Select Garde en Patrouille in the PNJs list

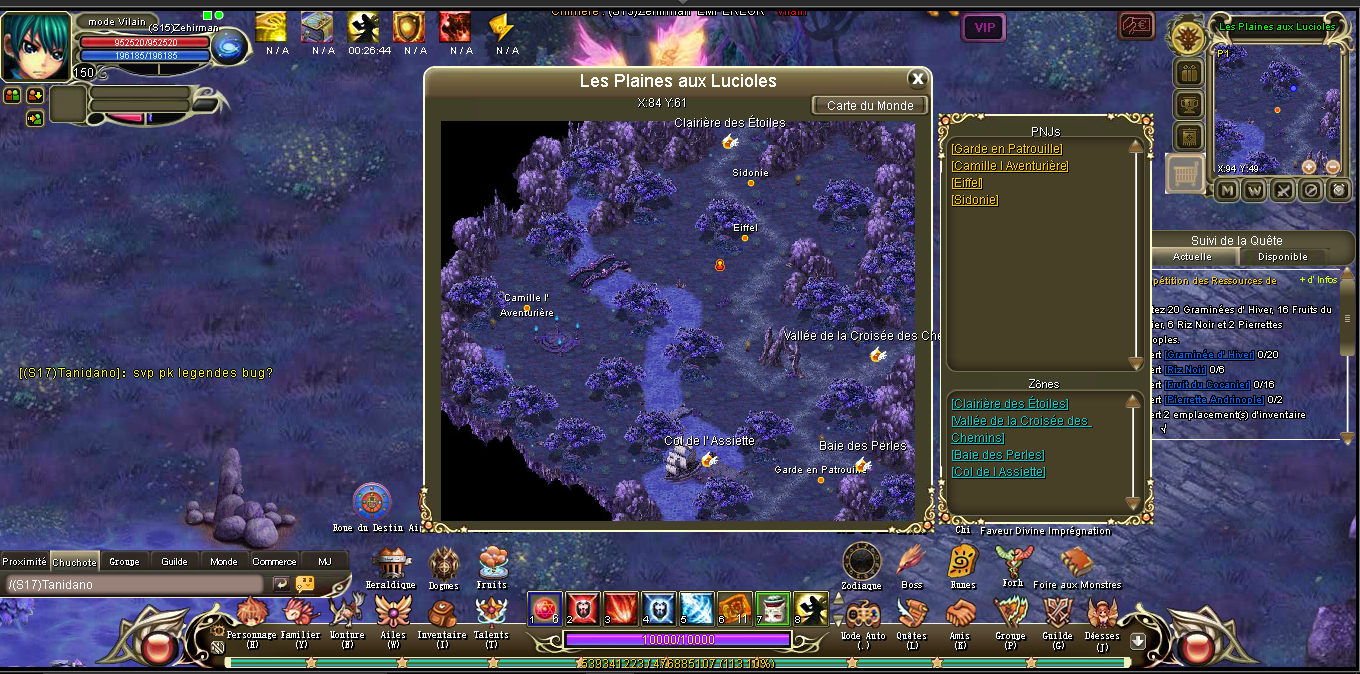click(1006, 149)
